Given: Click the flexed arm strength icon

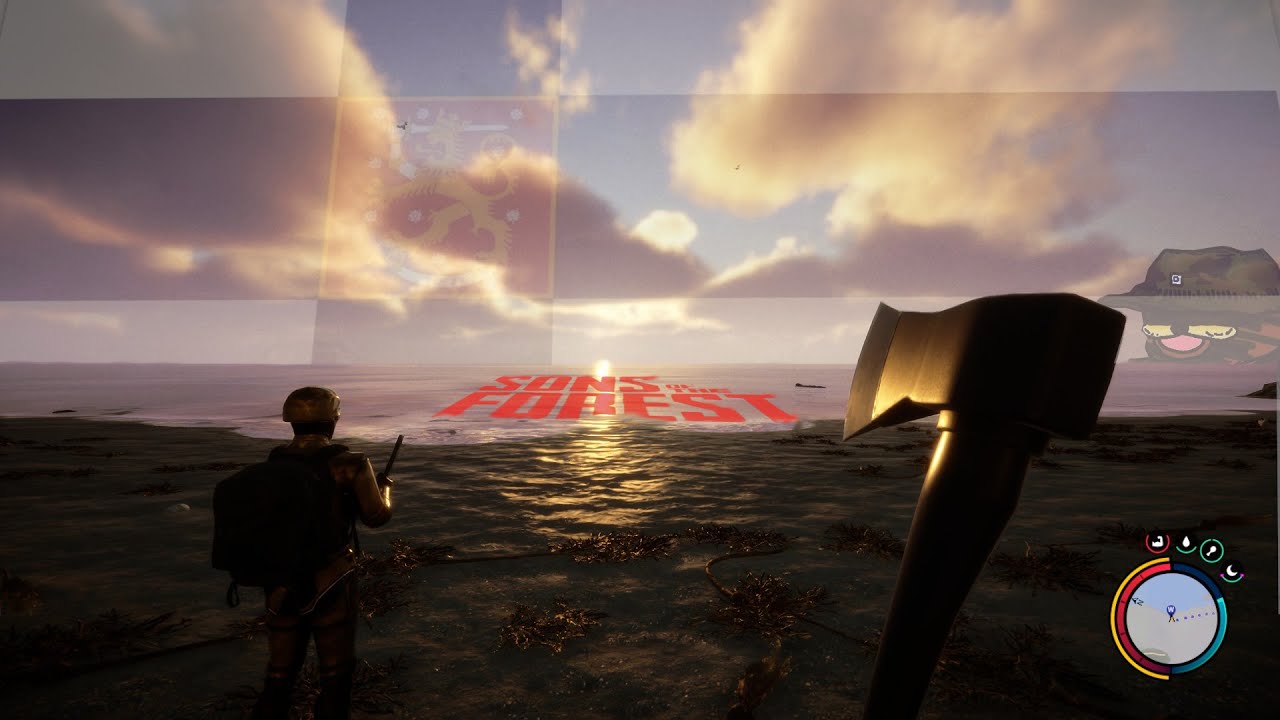Looking at the screenshot, I should click(x=1156, y=543).
